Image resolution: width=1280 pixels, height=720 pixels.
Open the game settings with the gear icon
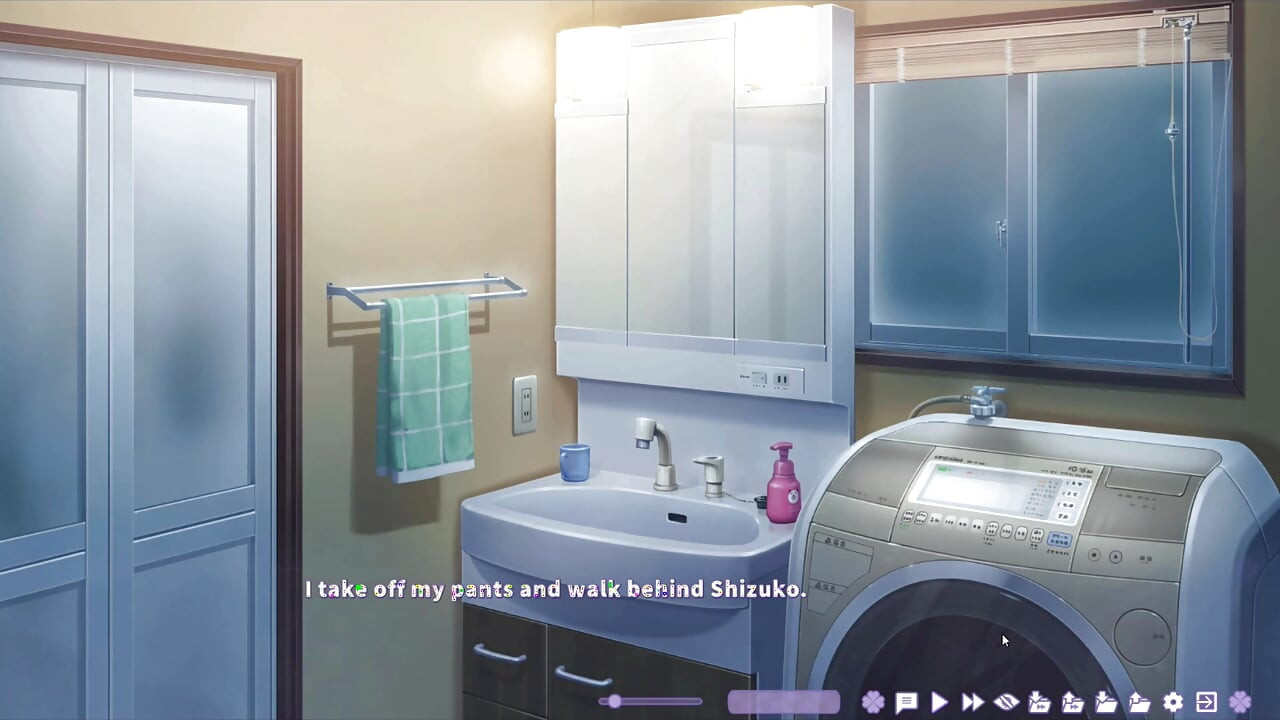tap(1171, 702)
